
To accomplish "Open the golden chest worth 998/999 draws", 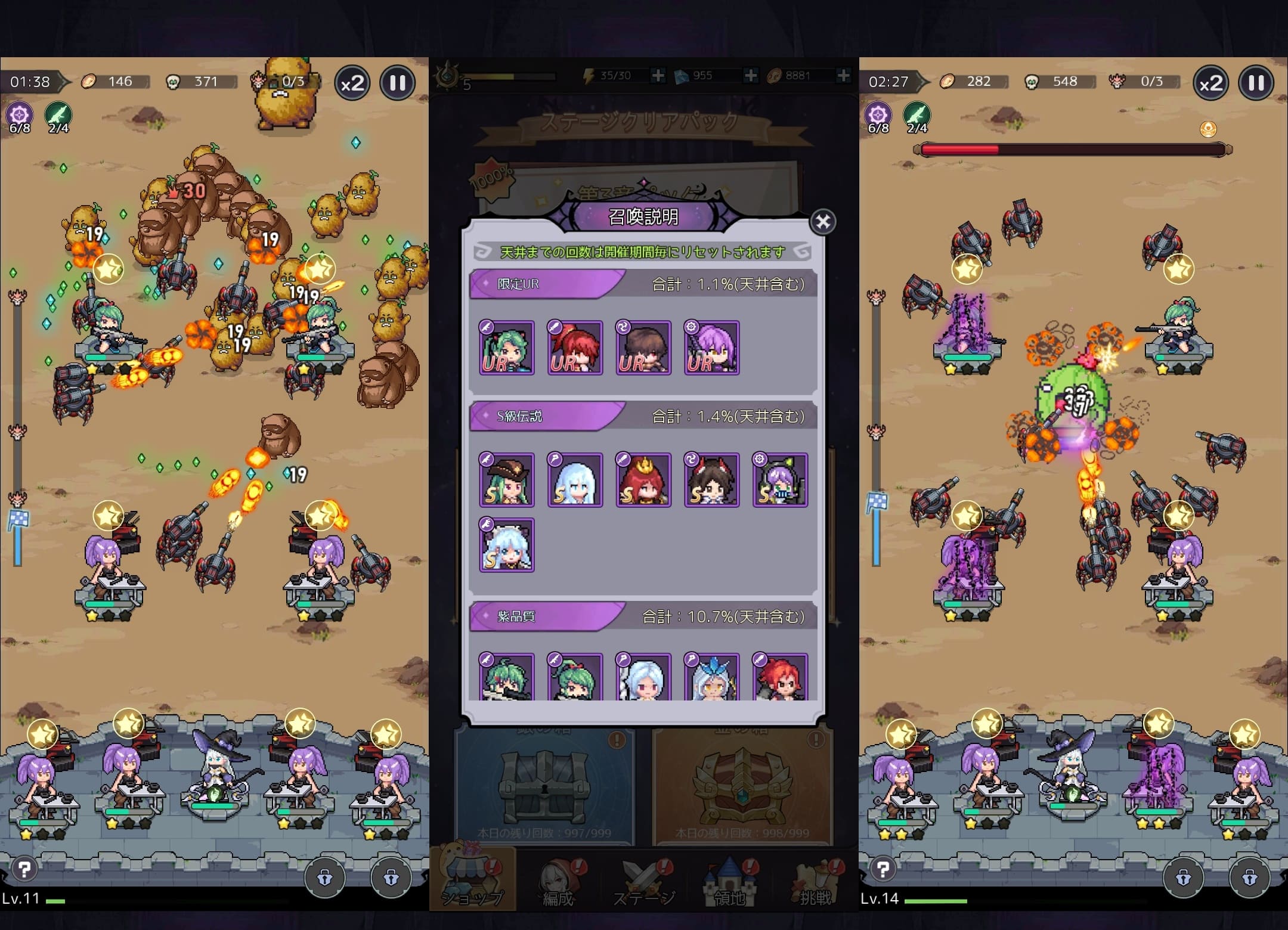I will click(744, 781).
